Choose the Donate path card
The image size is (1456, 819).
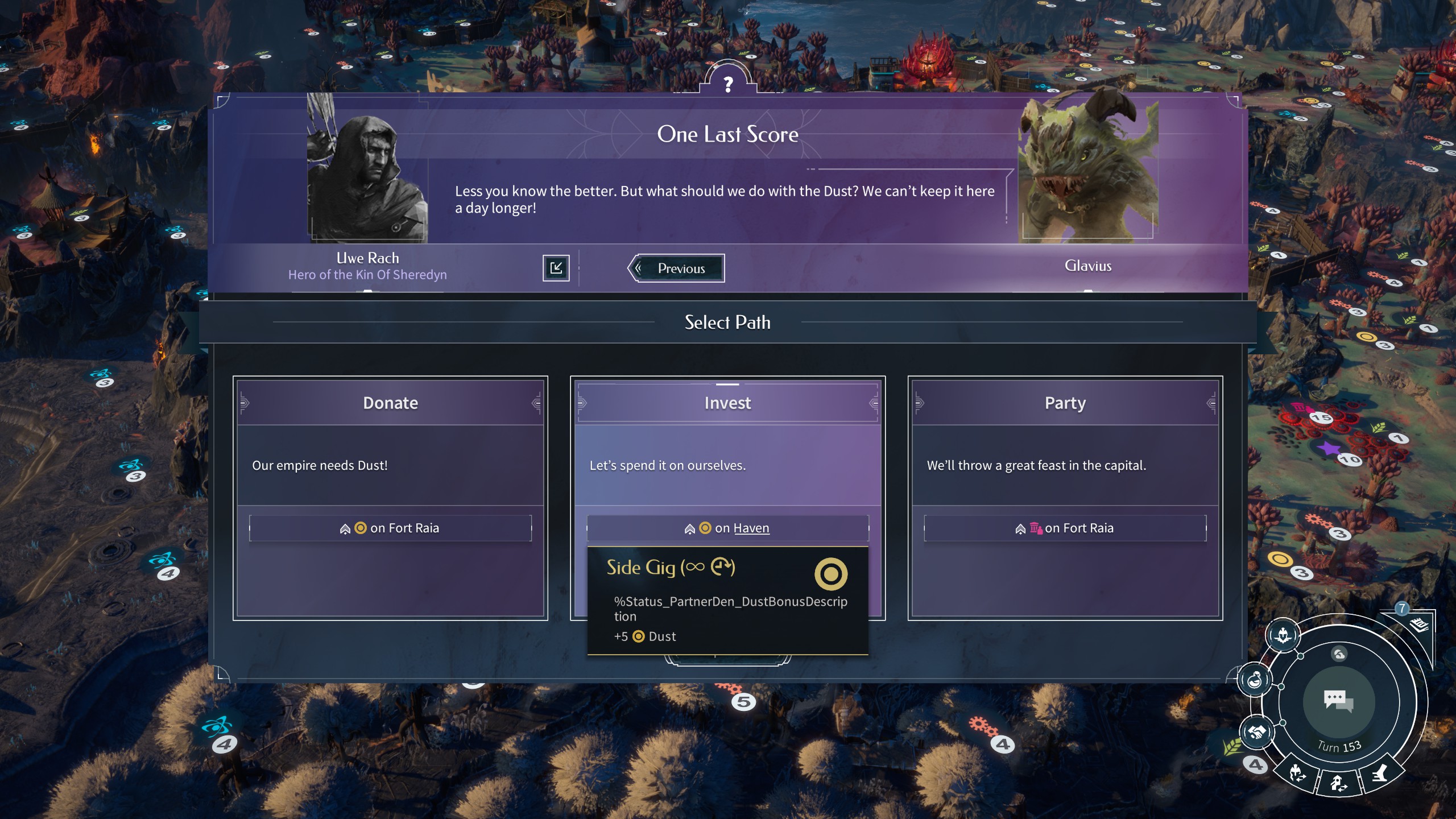[390, 466]
